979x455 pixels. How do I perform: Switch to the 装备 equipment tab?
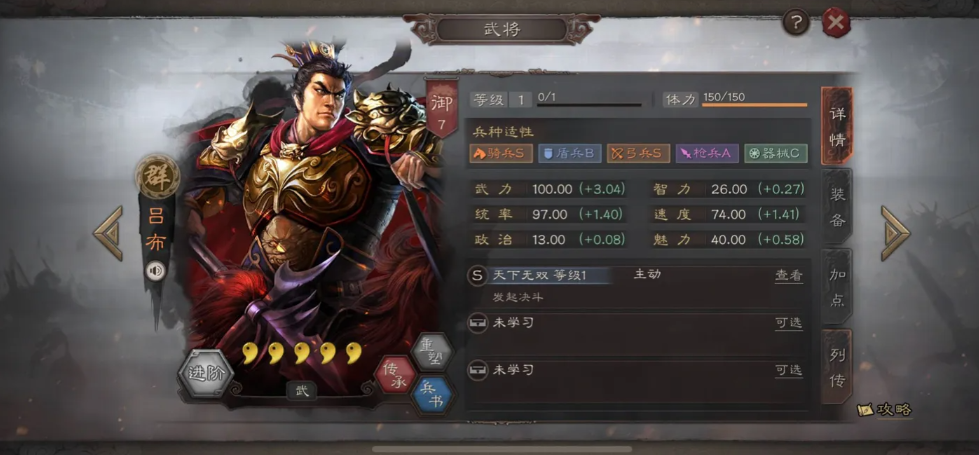[837, 207]
